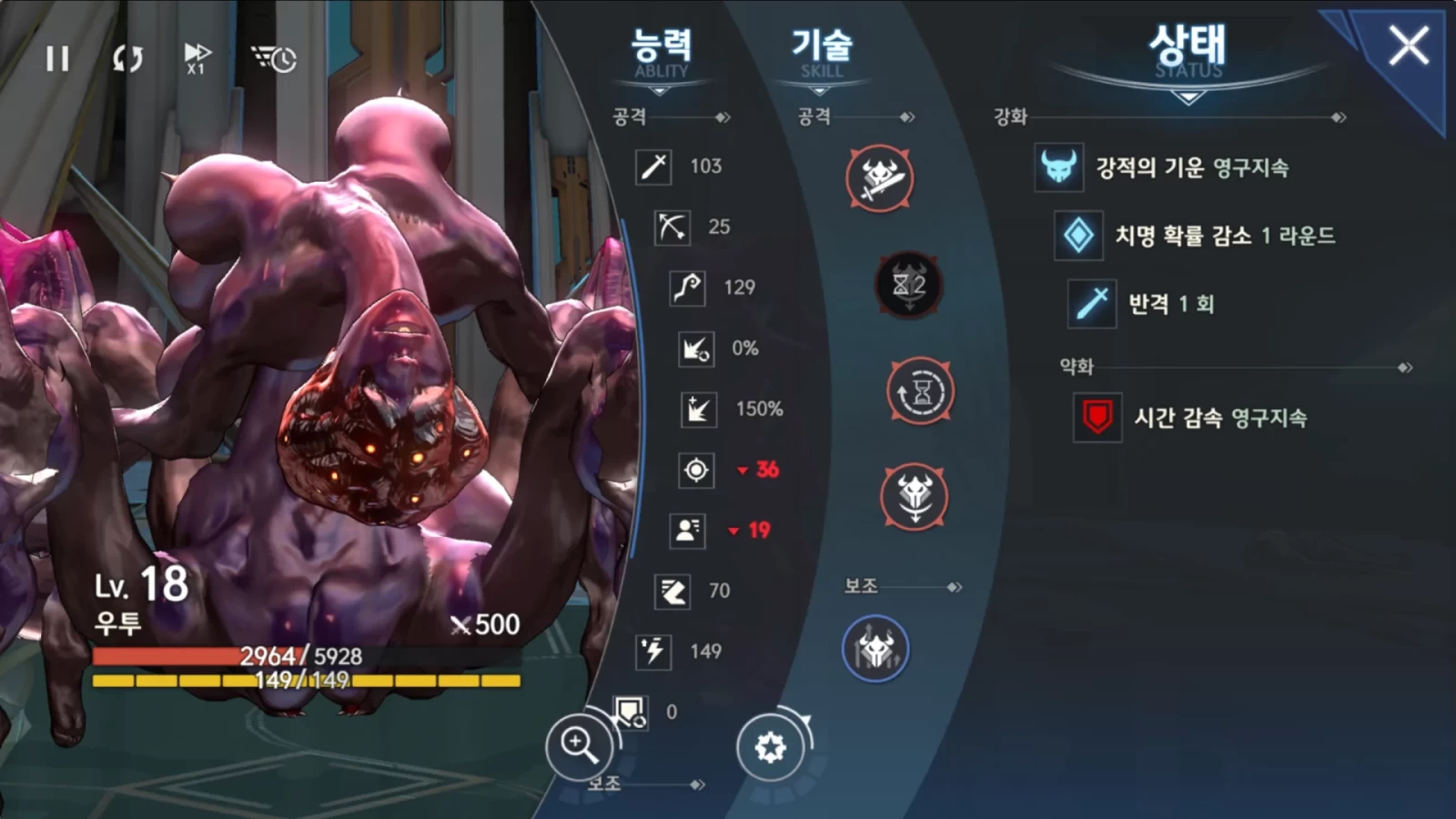Inspect the 반격 counterattack status icon

pyautogui.click(x=1091, y=304)
